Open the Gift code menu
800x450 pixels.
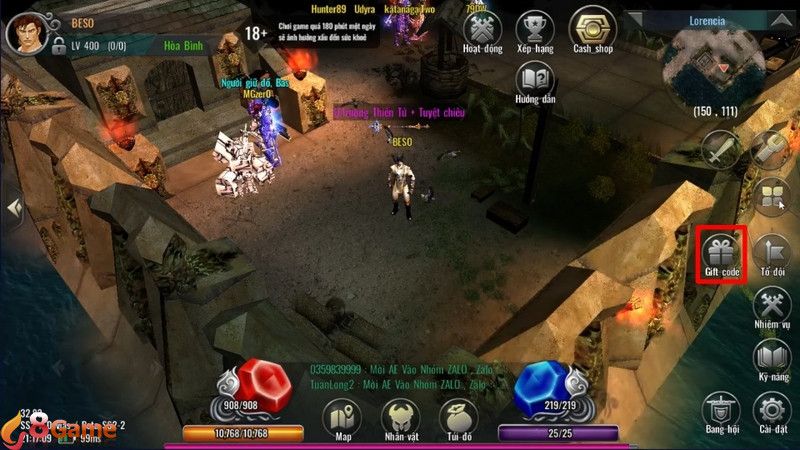pos(720,253)
